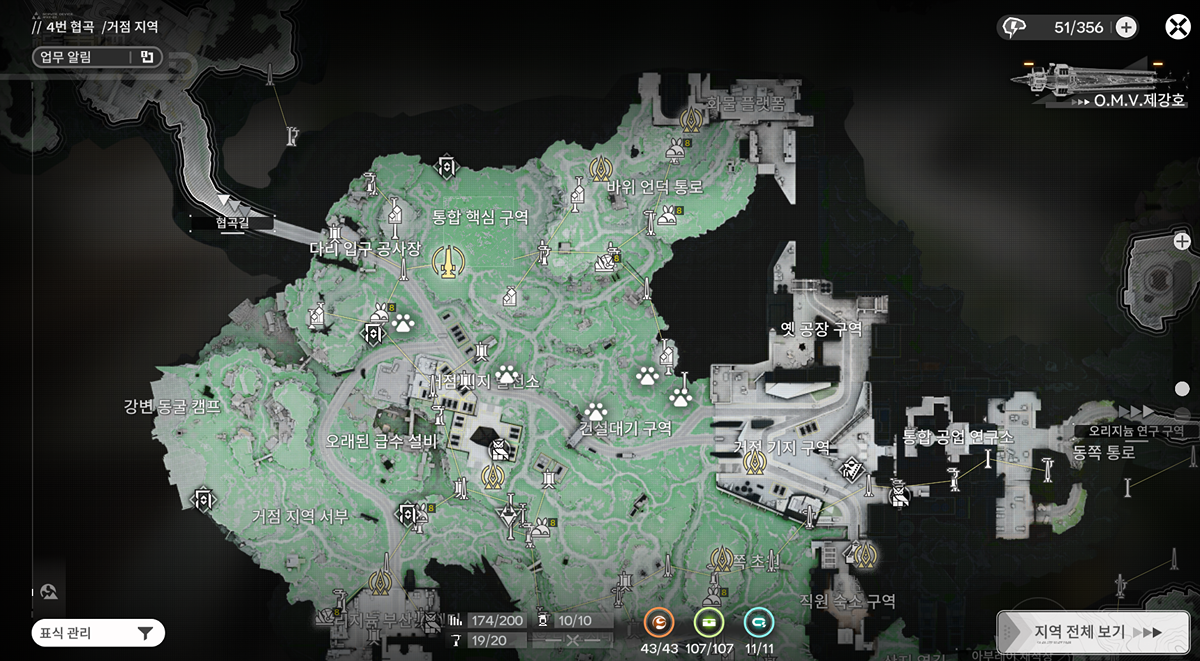Image resolution: width=1200 pixels, height=661 pixels.
Task: Select the teleport marker near 화물 플랫폼
Action: point(689,120)
